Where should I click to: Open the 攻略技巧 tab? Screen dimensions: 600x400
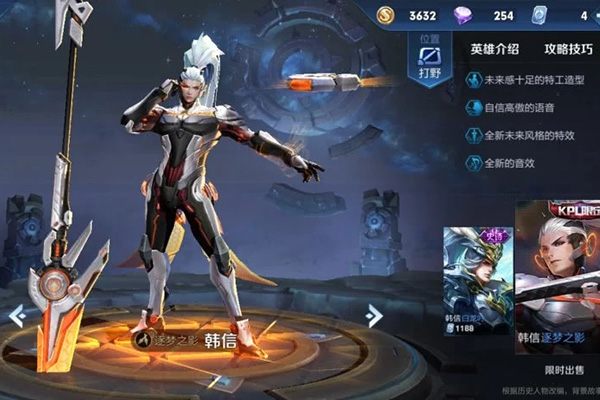pyautogui.click(x=568, y=48)
